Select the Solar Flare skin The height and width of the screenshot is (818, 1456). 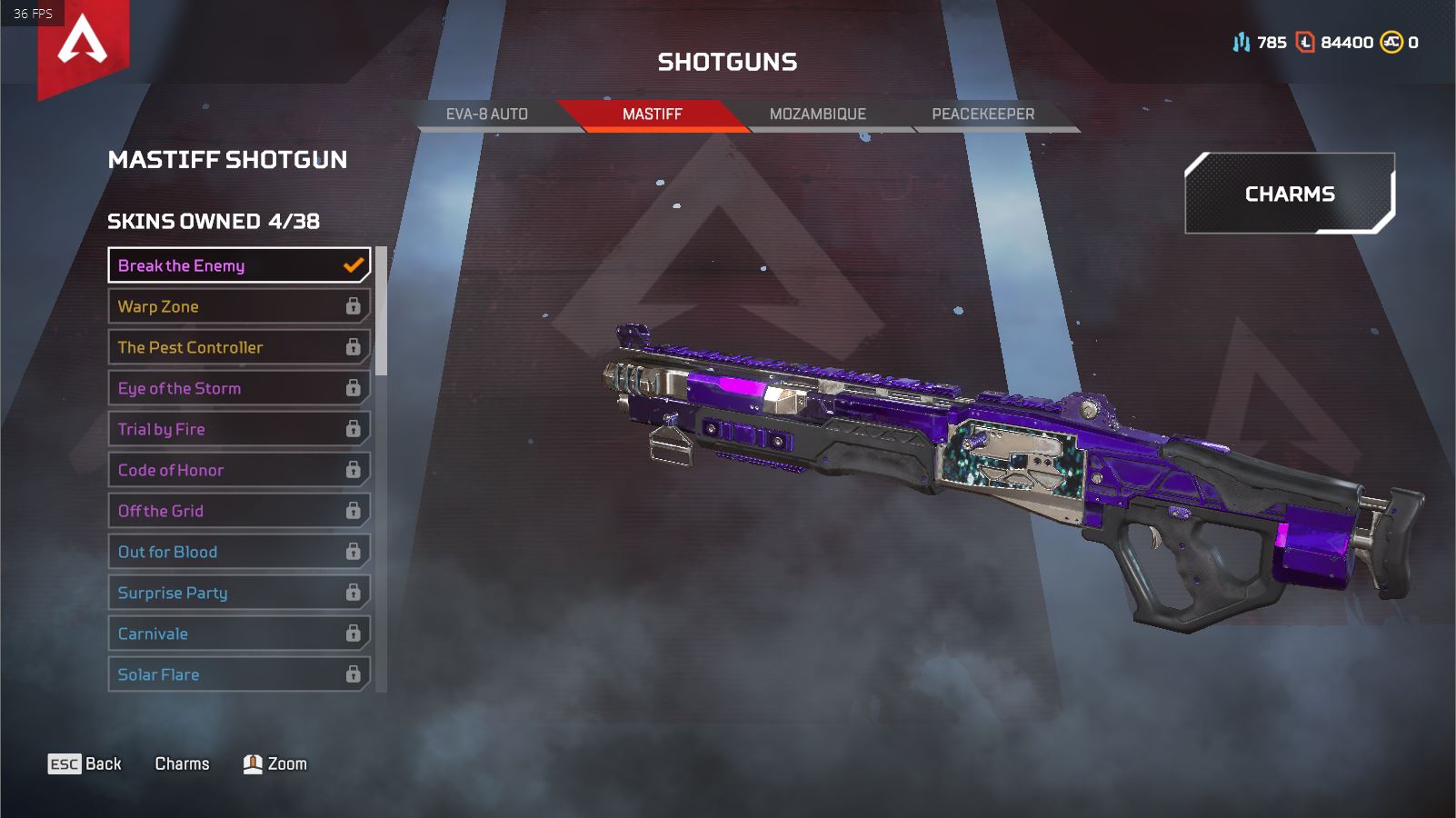pyautogui.click(x=239, y=674)
